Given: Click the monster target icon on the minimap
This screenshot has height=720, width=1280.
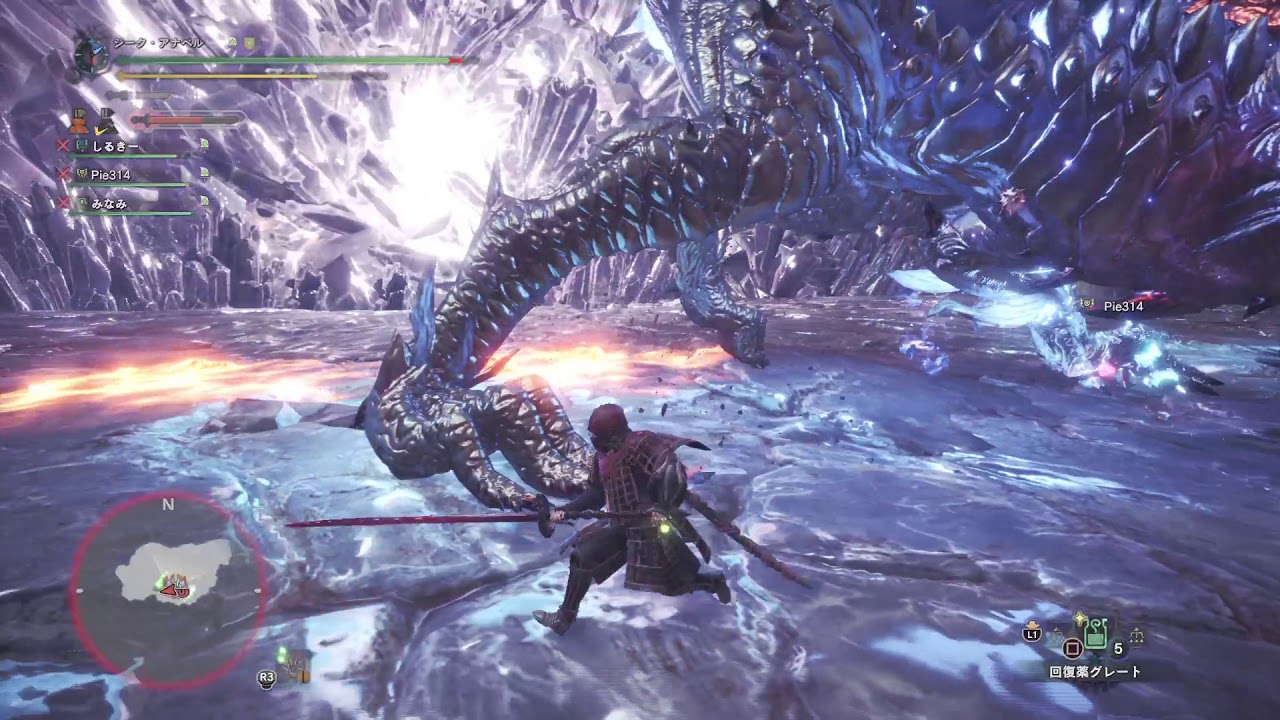Looking at the screenshot, I should [x=177, y=584].
